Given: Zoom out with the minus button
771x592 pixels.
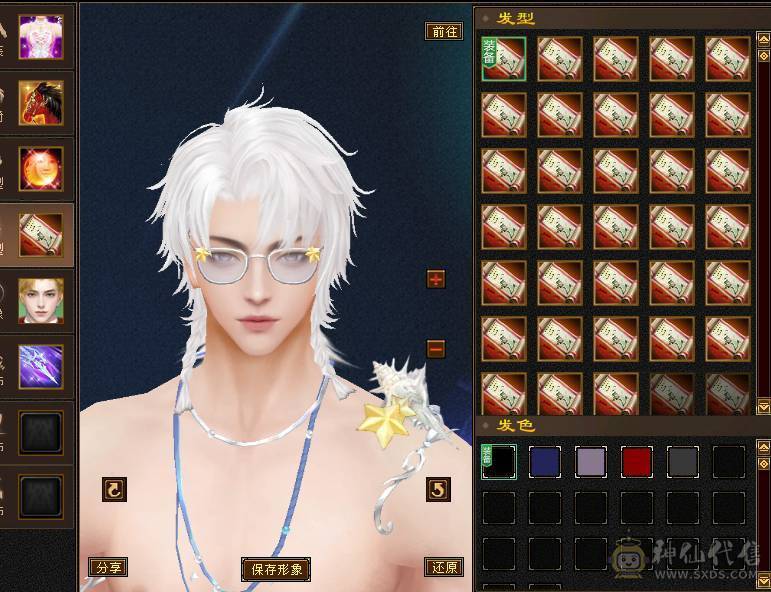Looking at the screenshot, I should coord(436,349).
